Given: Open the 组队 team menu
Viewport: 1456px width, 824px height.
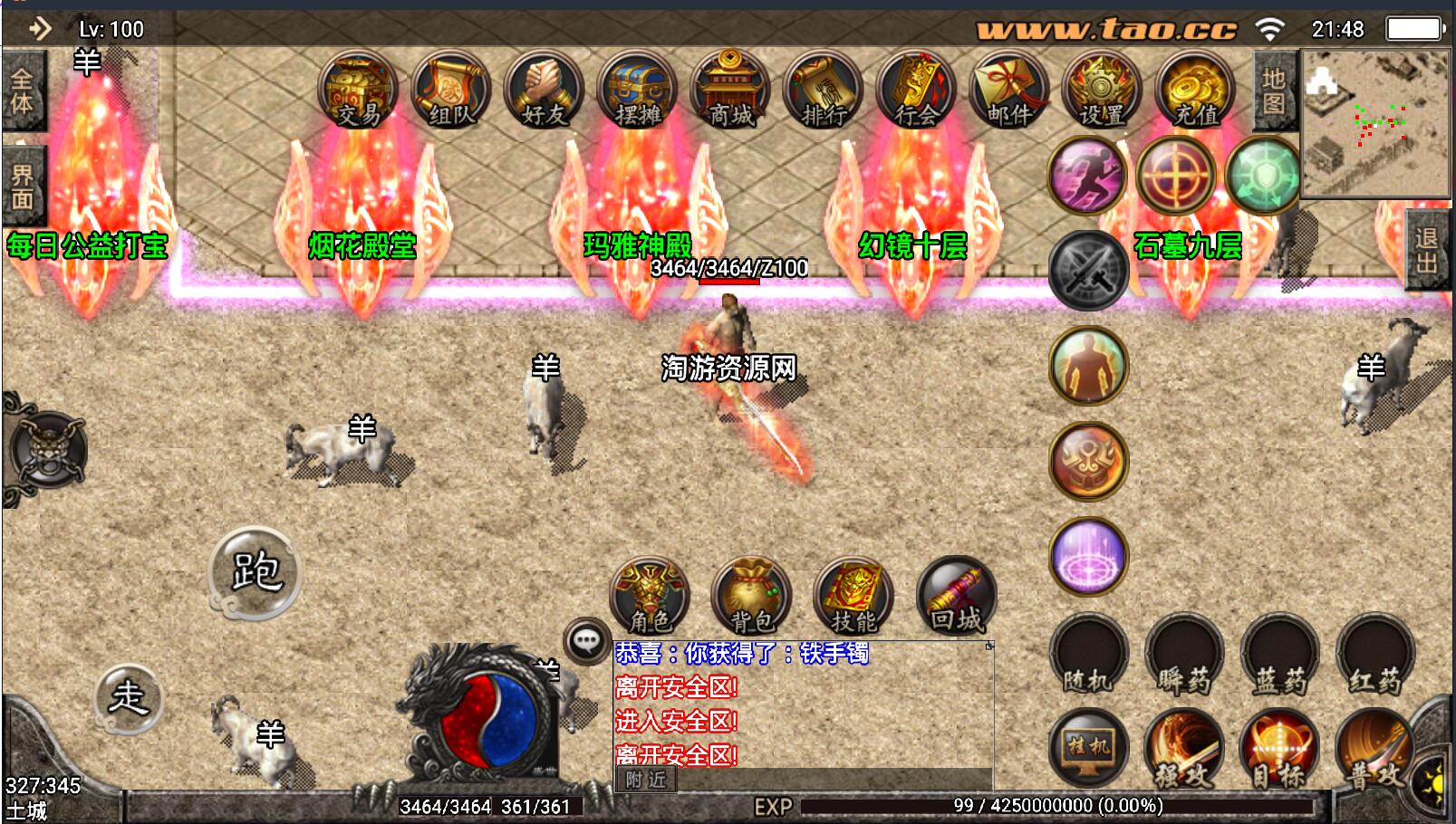Looking at the screenshot, I should pyautogui.click(x=451, y=91).
